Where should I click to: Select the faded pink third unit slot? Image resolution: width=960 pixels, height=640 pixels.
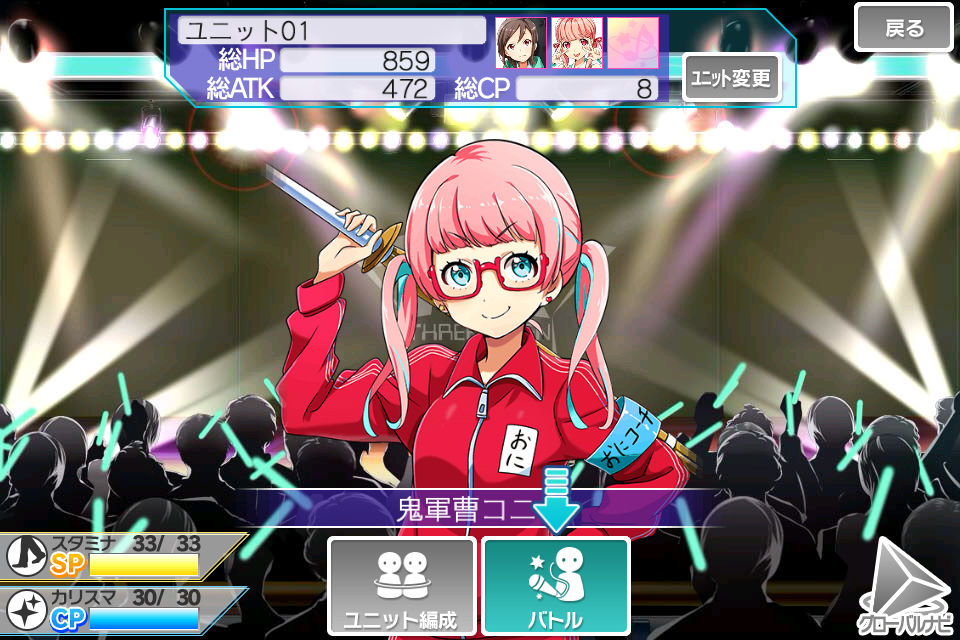point(633,43)
